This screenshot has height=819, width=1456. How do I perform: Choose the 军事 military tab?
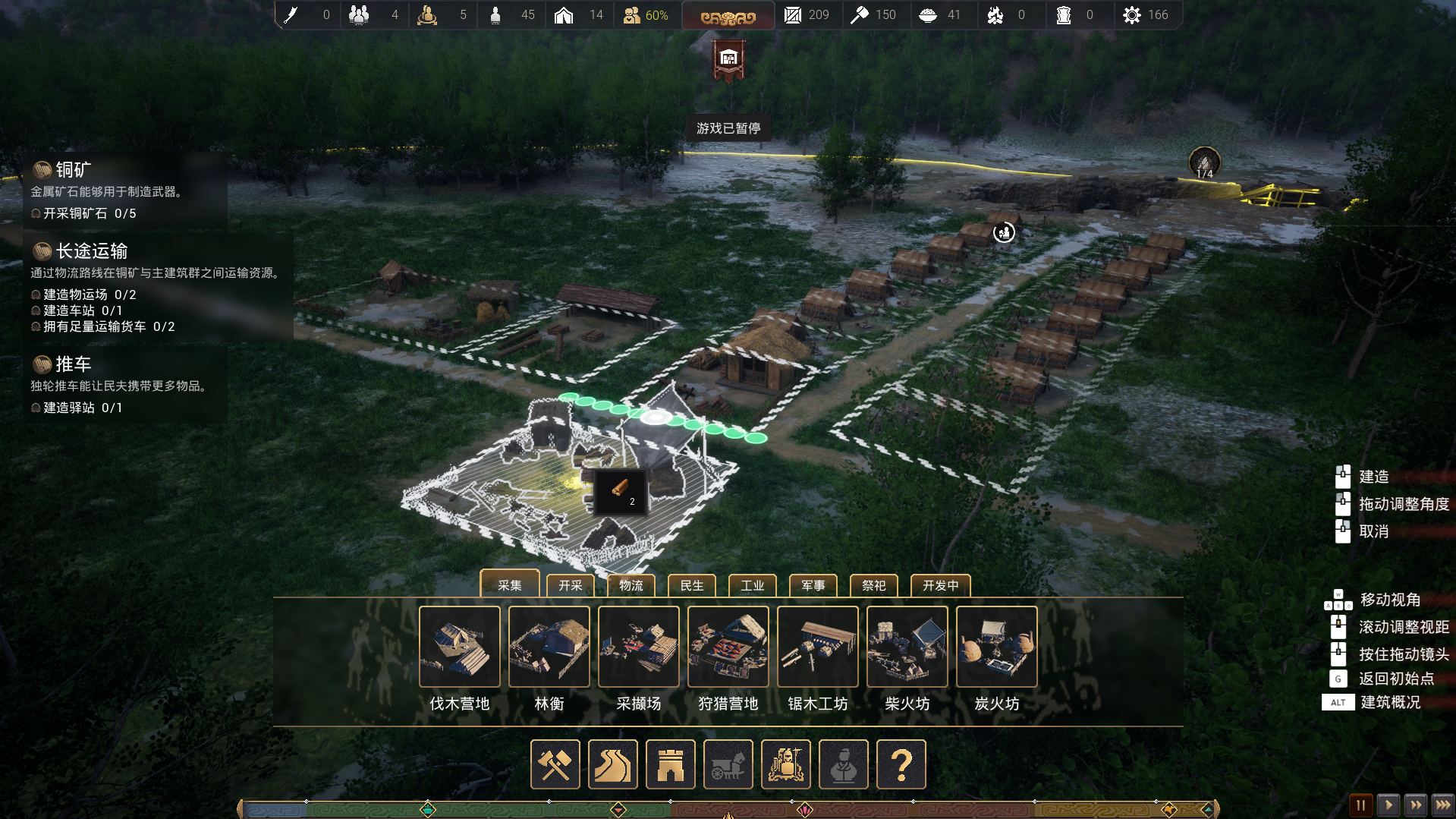(813, 585)
